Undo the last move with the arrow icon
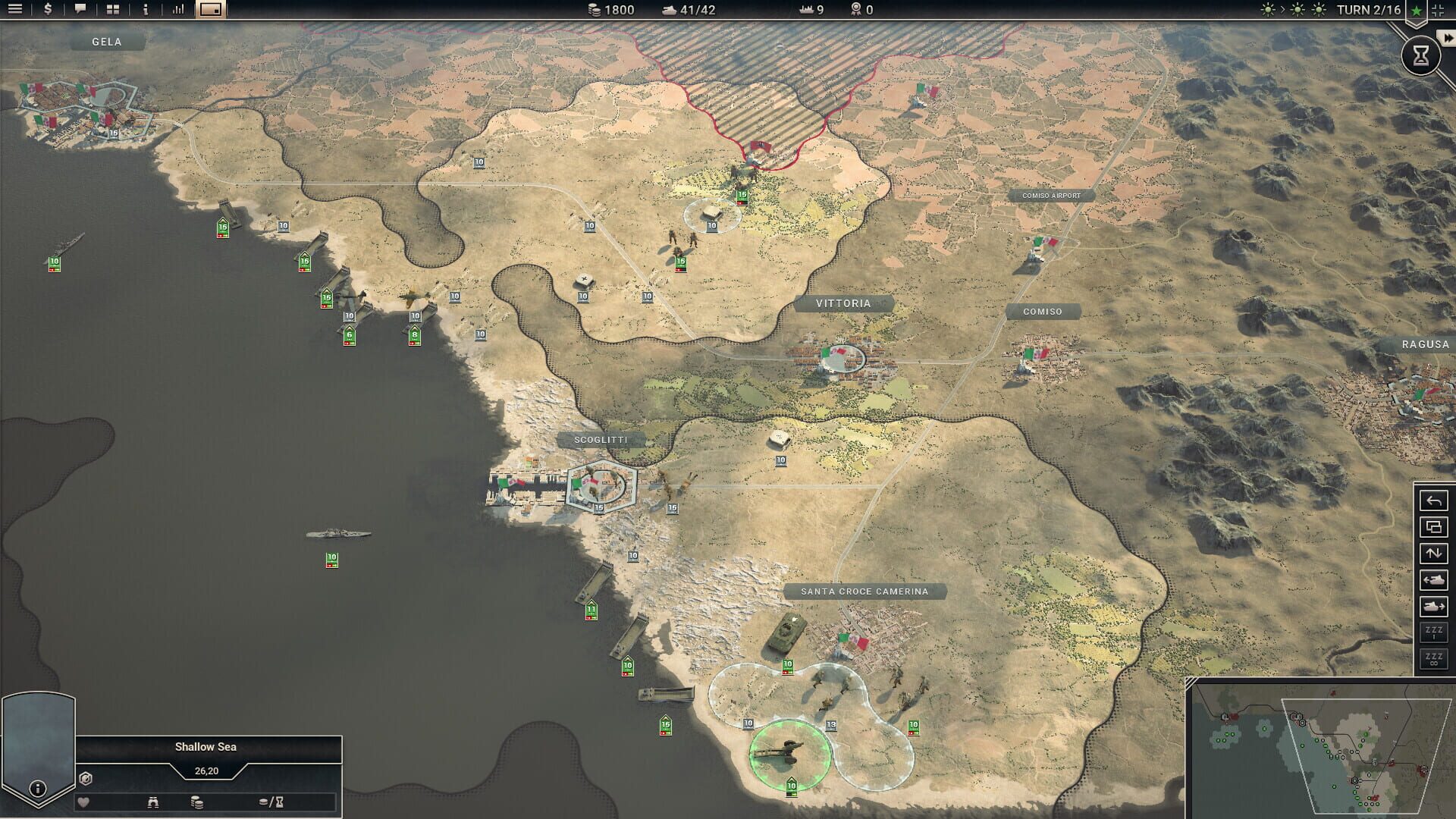Screen dimensions: 1456x819 tap(1434, 502)
